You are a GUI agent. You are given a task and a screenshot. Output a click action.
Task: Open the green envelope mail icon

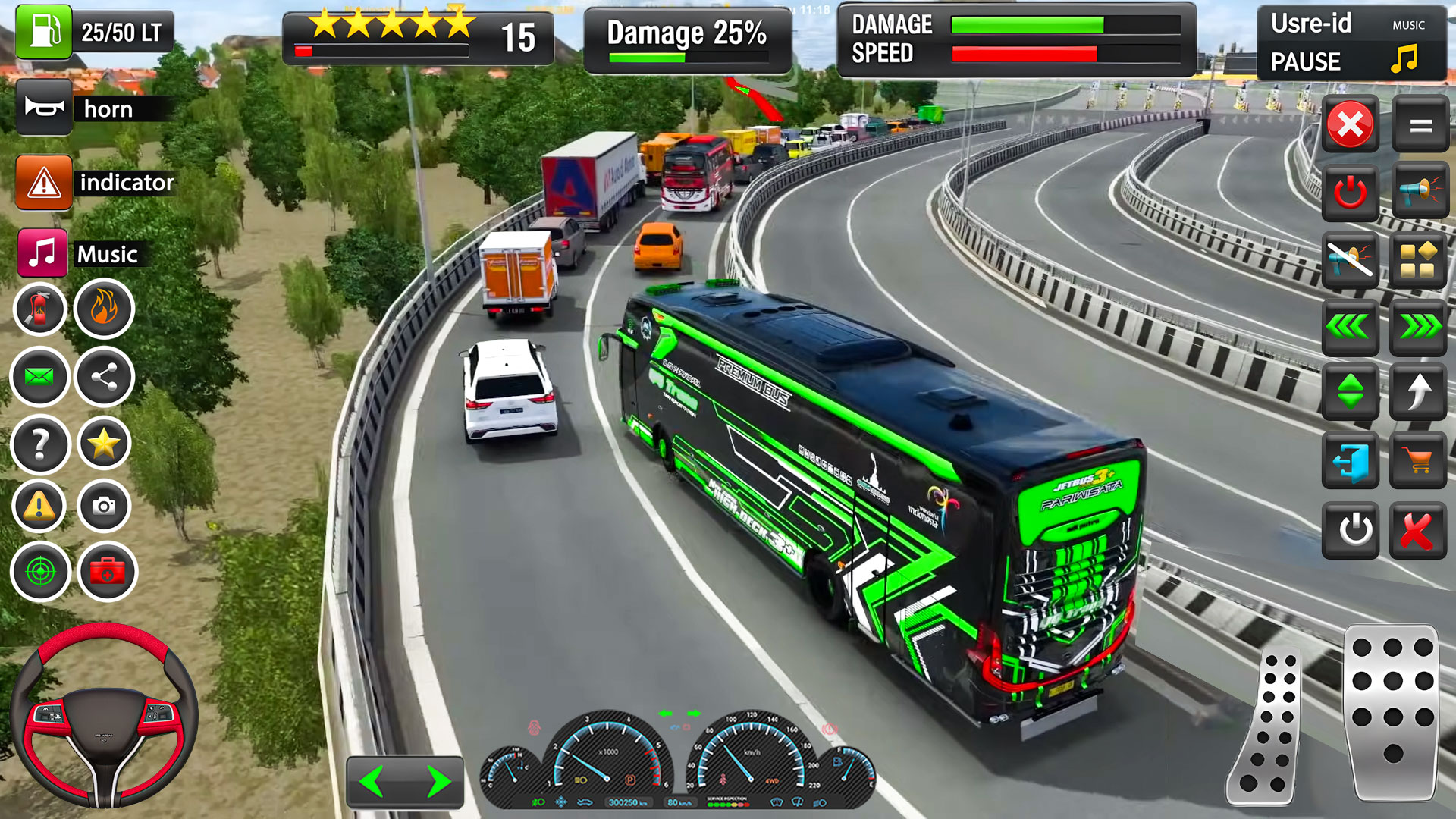39,376
